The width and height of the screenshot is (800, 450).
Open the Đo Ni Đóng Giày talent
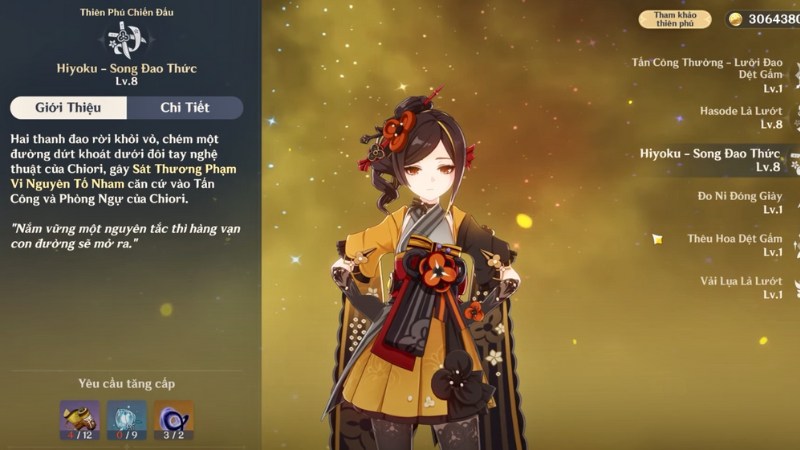[x=740, y=202]
